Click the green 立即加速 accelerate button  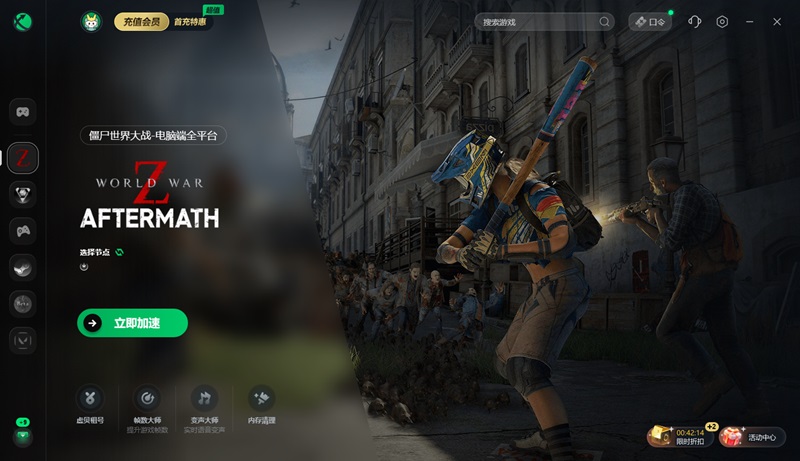(132, 323)
